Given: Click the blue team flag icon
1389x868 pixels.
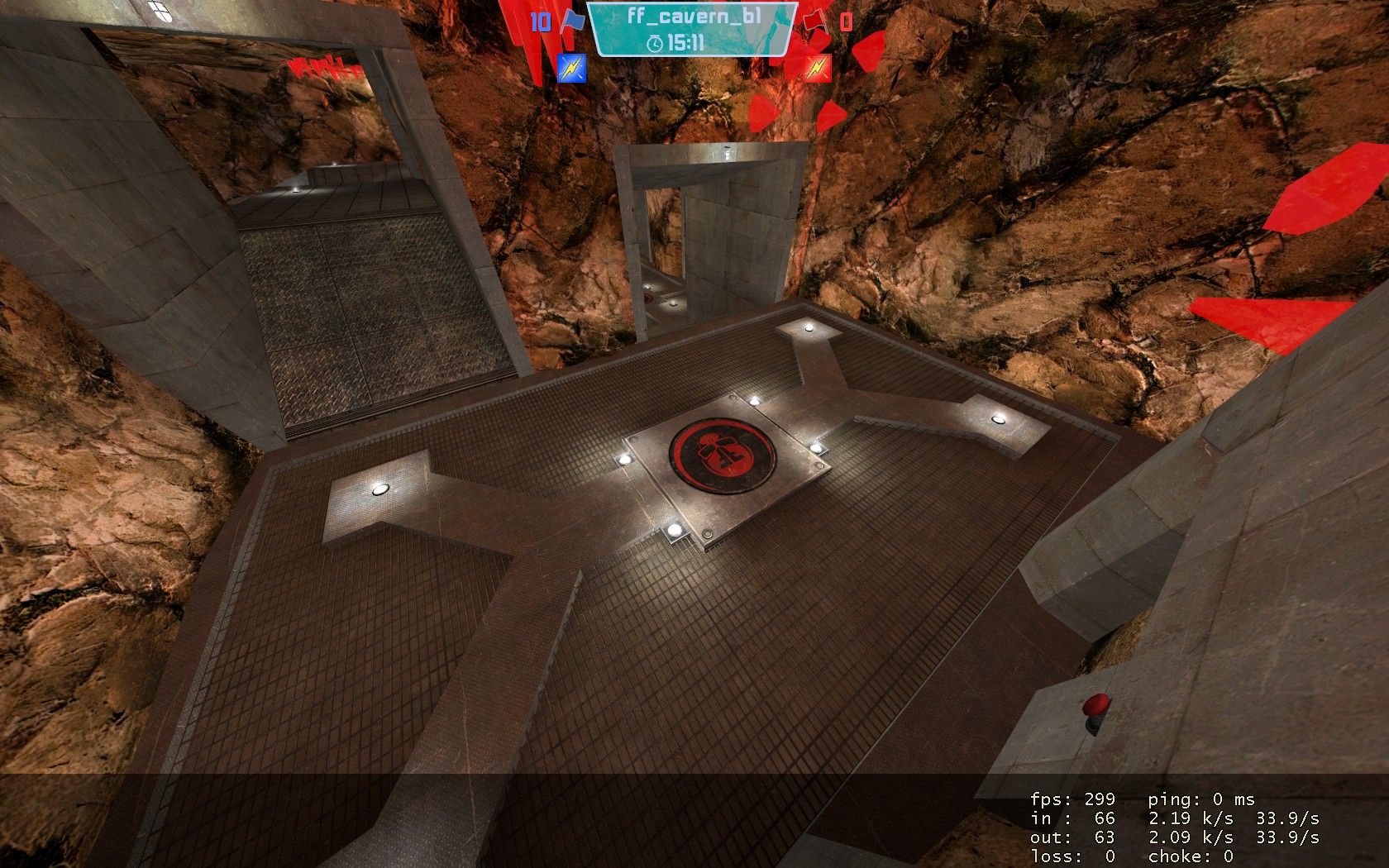Looking at the screenshot, I should (571, 22).
